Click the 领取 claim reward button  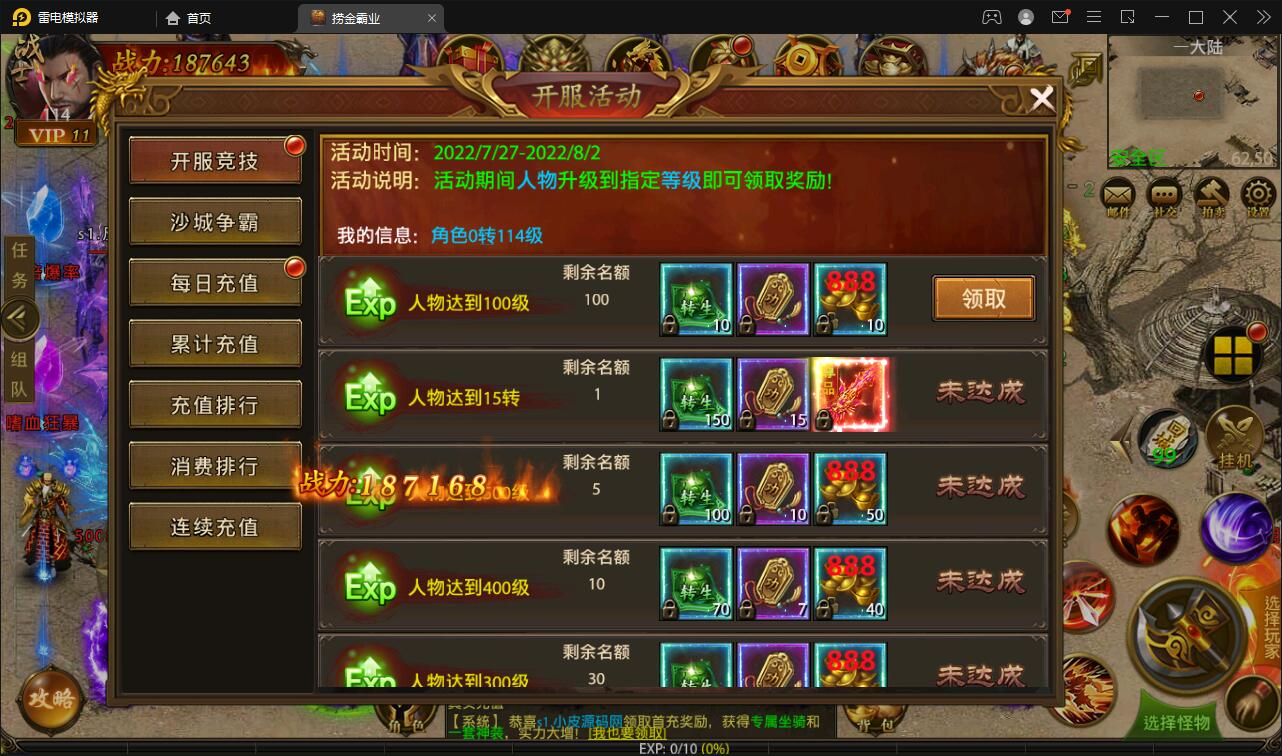tap(983, 298)
